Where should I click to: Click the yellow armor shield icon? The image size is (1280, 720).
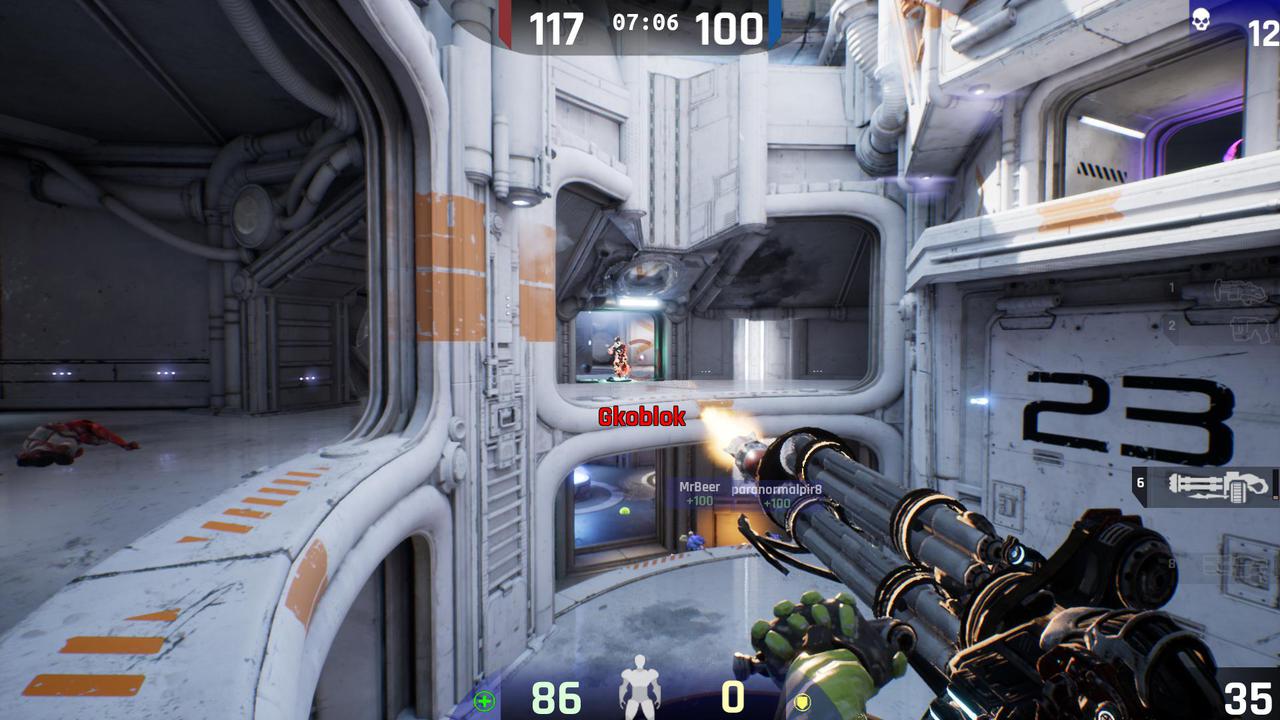[x=800, y=701]
